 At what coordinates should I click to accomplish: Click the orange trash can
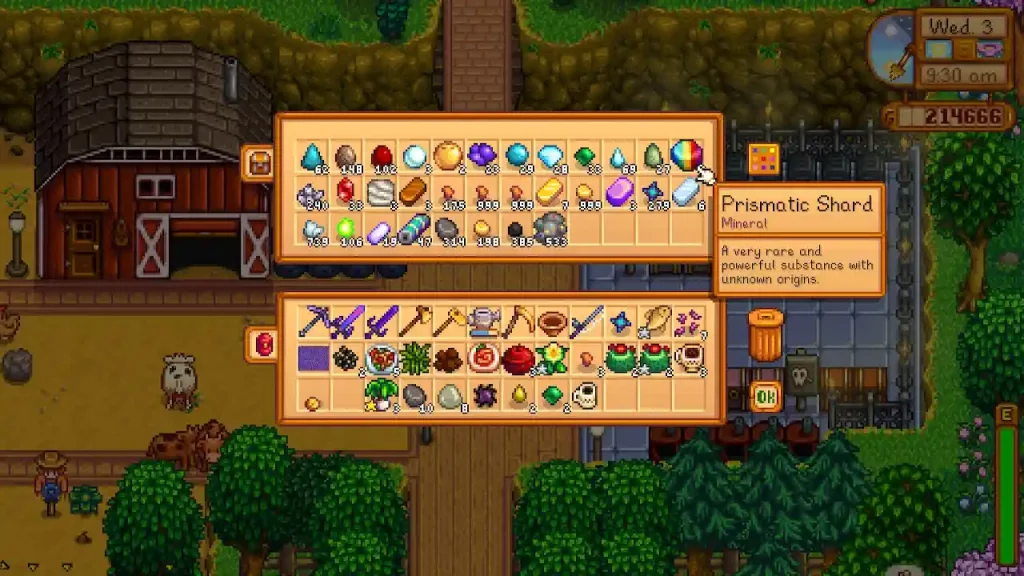click(766, 335)
